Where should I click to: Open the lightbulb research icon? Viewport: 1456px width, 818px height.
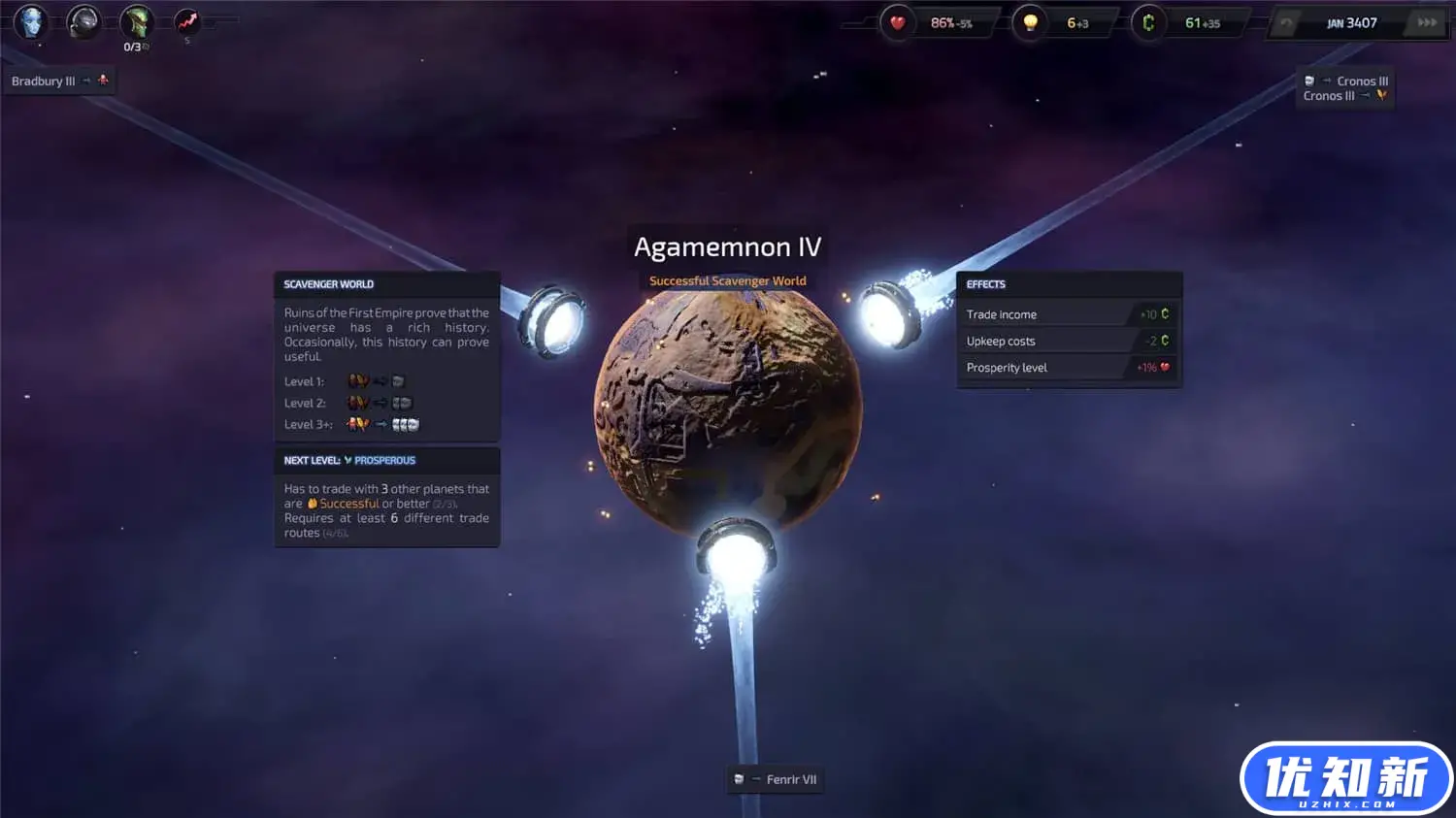1031,22
